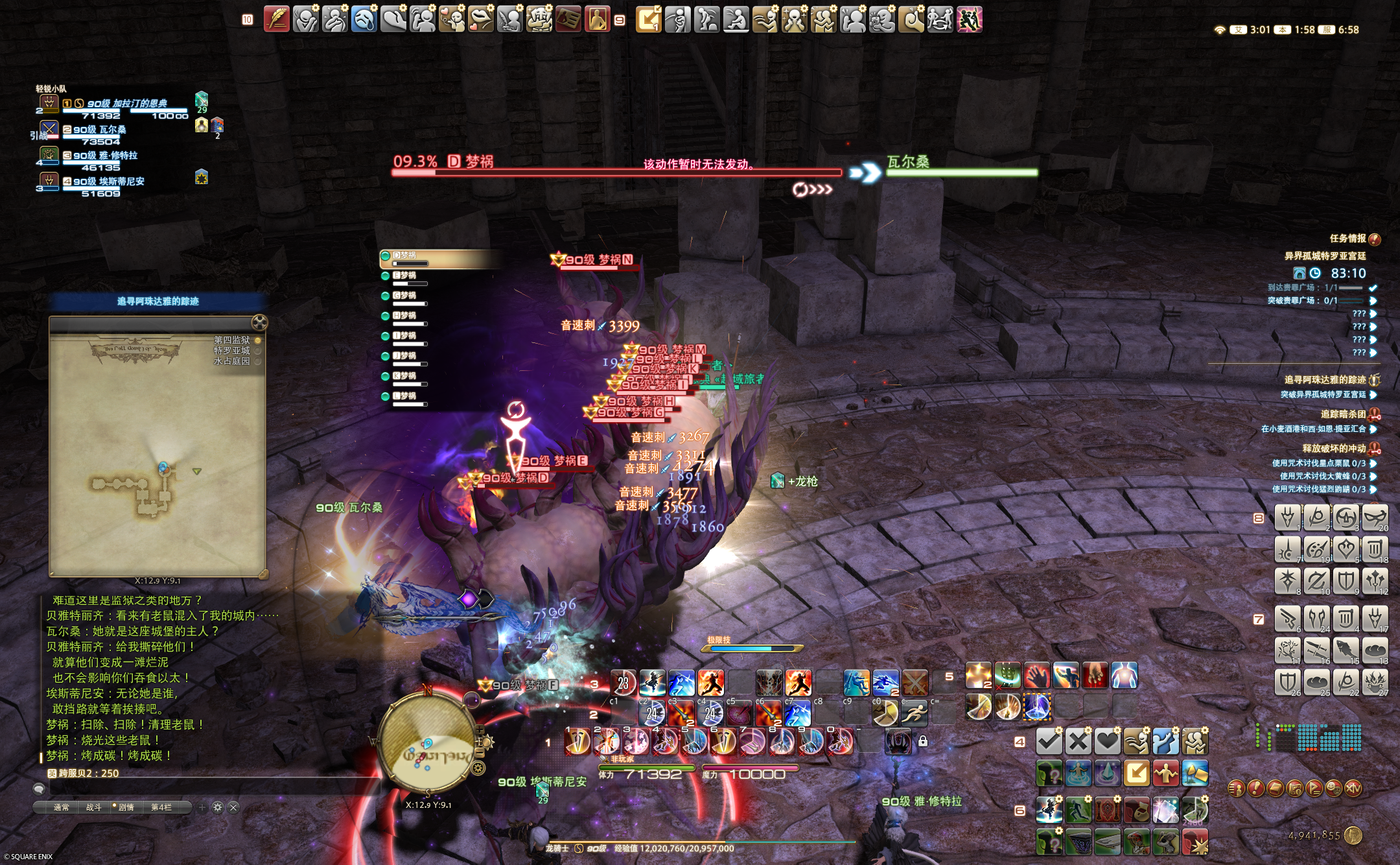Viewport: 1400px width, 865px height.
Task: Select 雅·修特拉 in the party list
Action: [105, 156]
